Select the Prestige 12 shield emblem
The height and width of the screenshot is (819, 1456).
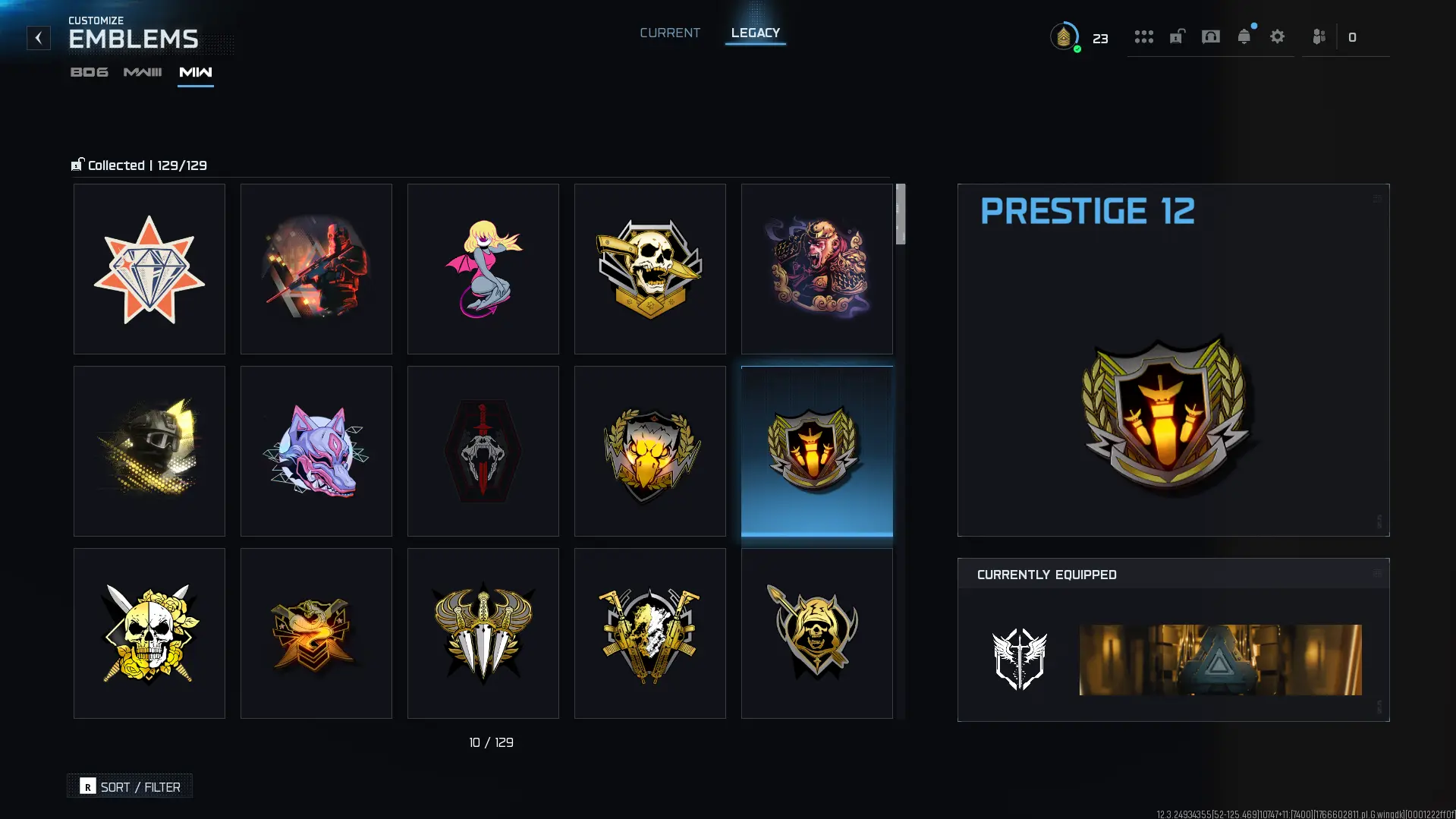point(816,451)
